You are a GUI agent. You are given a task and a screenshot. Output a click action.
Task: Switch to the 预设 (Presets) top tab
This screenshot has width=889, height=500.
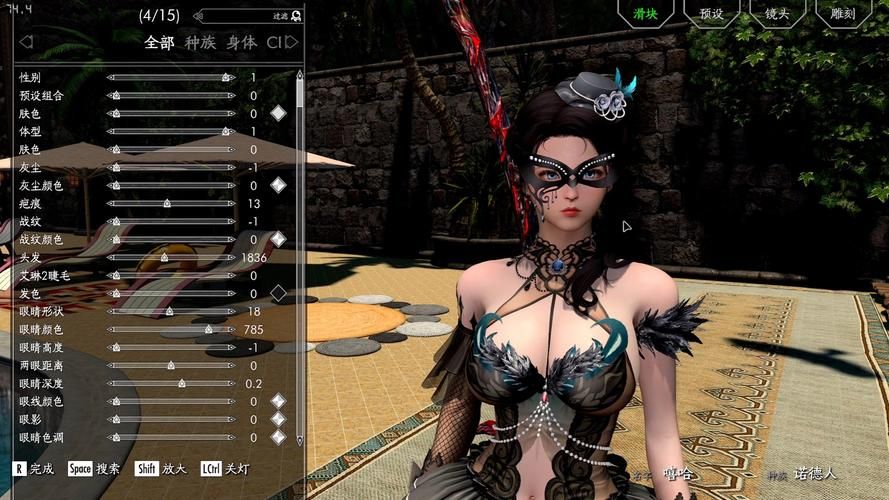pos(712,14)
